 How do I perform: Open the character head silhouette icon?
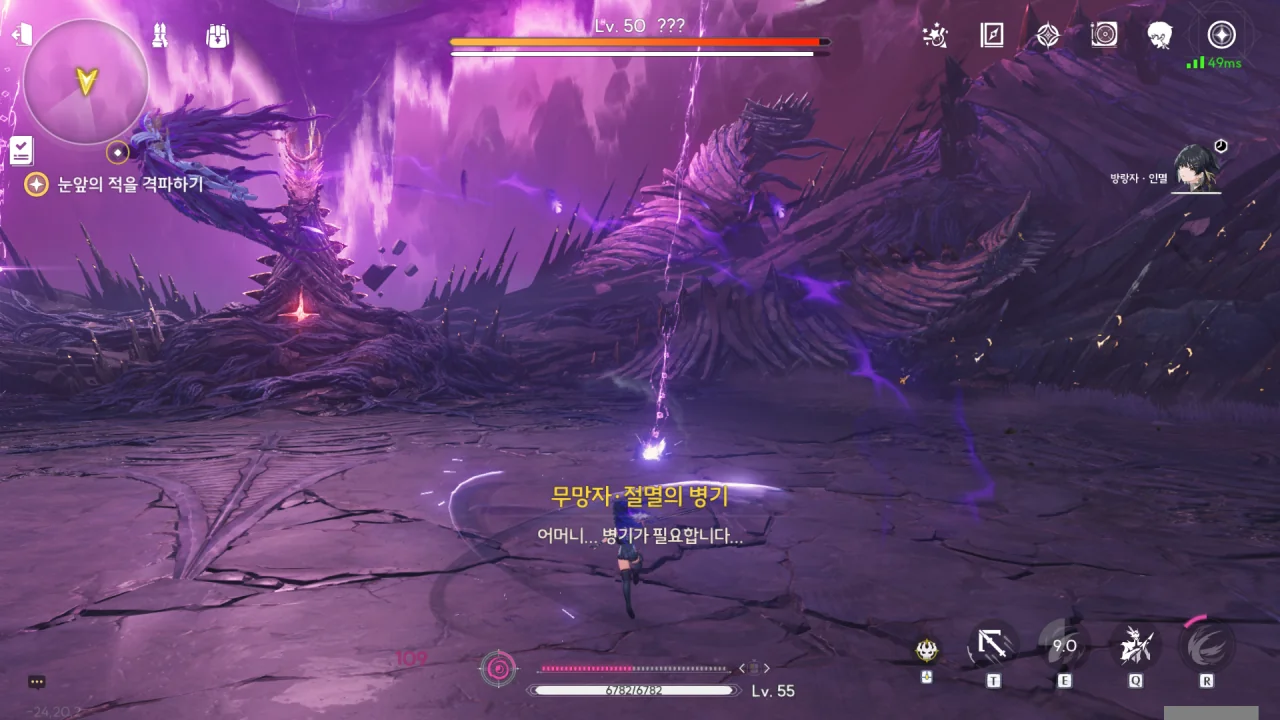(1160, 36)
